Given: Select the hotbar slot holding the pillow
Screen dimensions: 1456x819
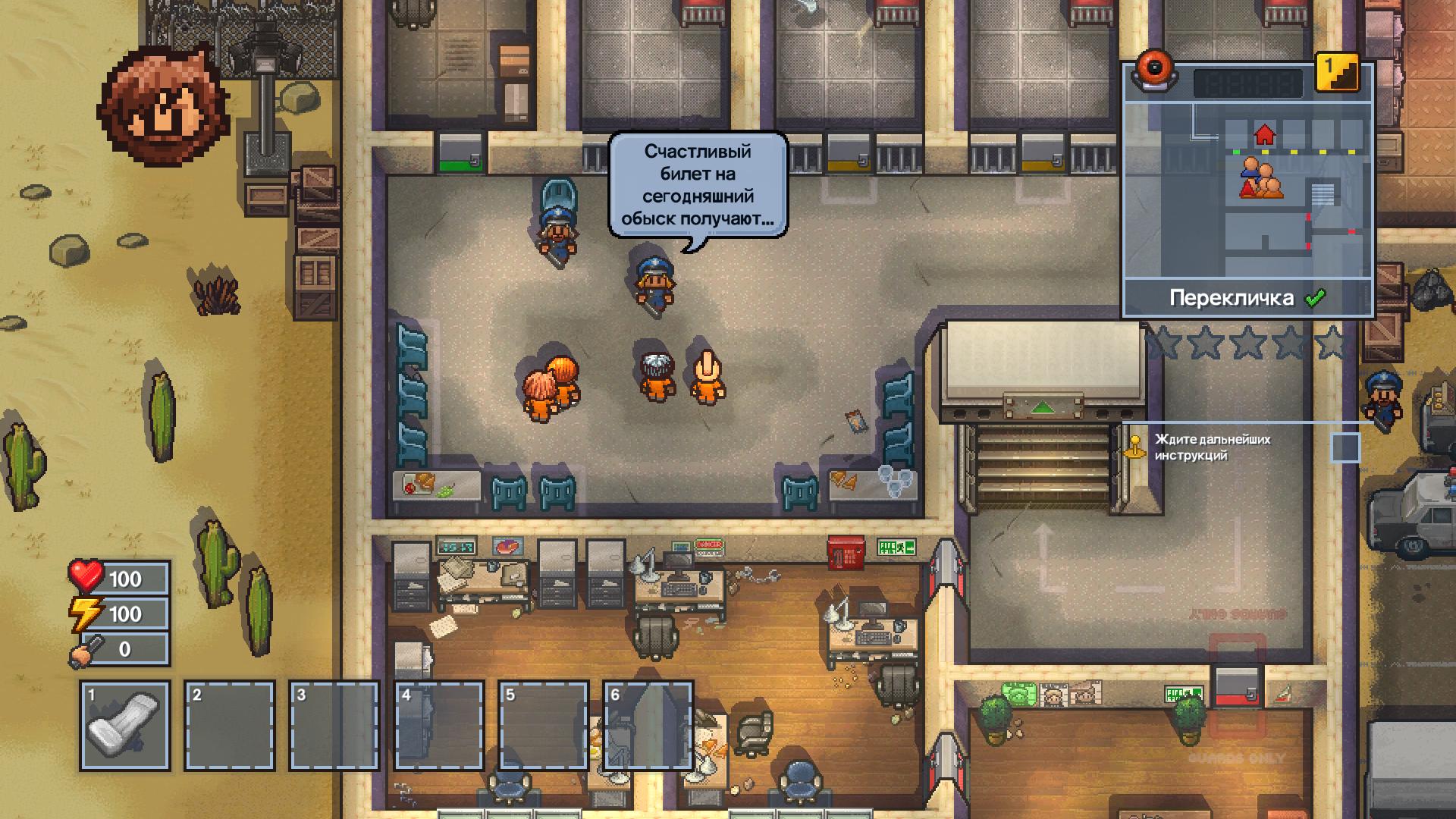Looking at the screenshot, I should pyautogui.click(x=124, y=726).
